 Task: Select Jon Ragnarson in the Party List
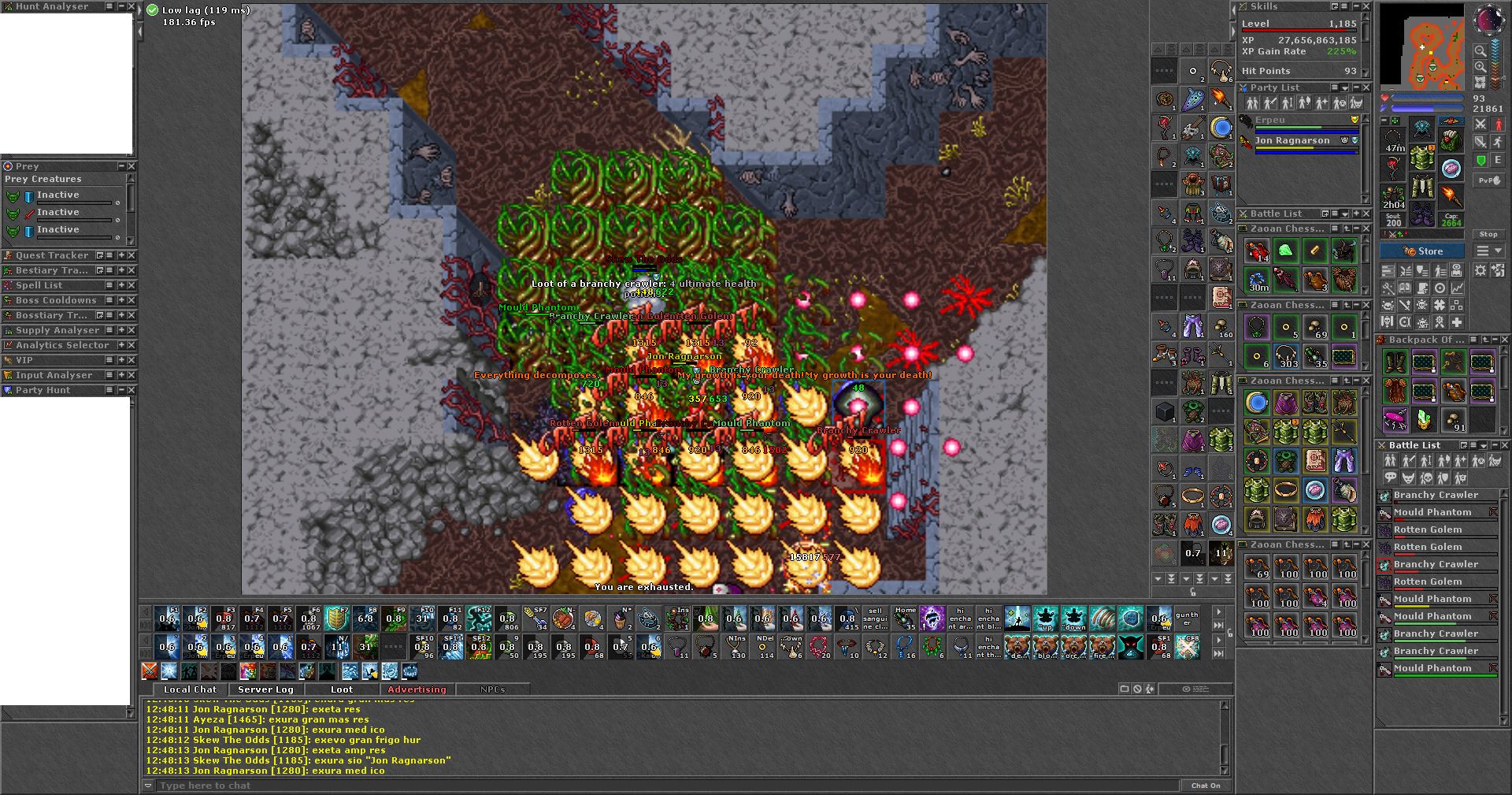tap(1291, 140)
